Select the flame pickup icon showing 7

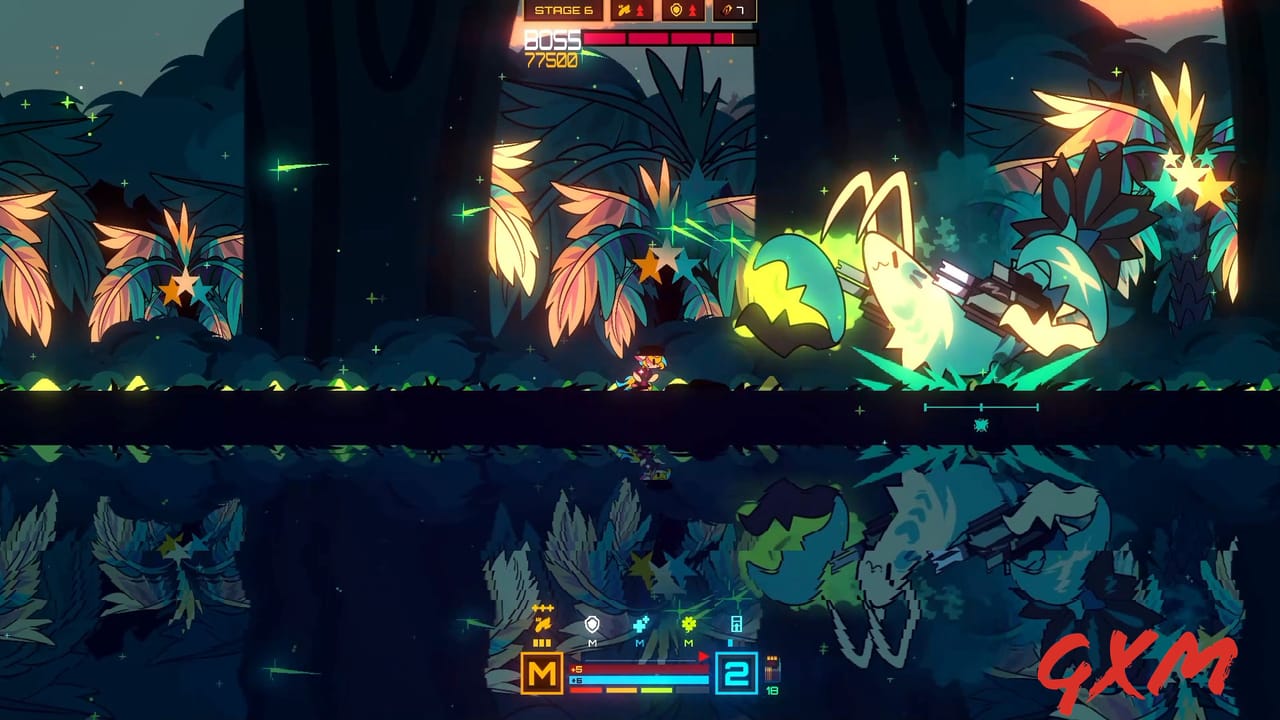tap(733, 10)
